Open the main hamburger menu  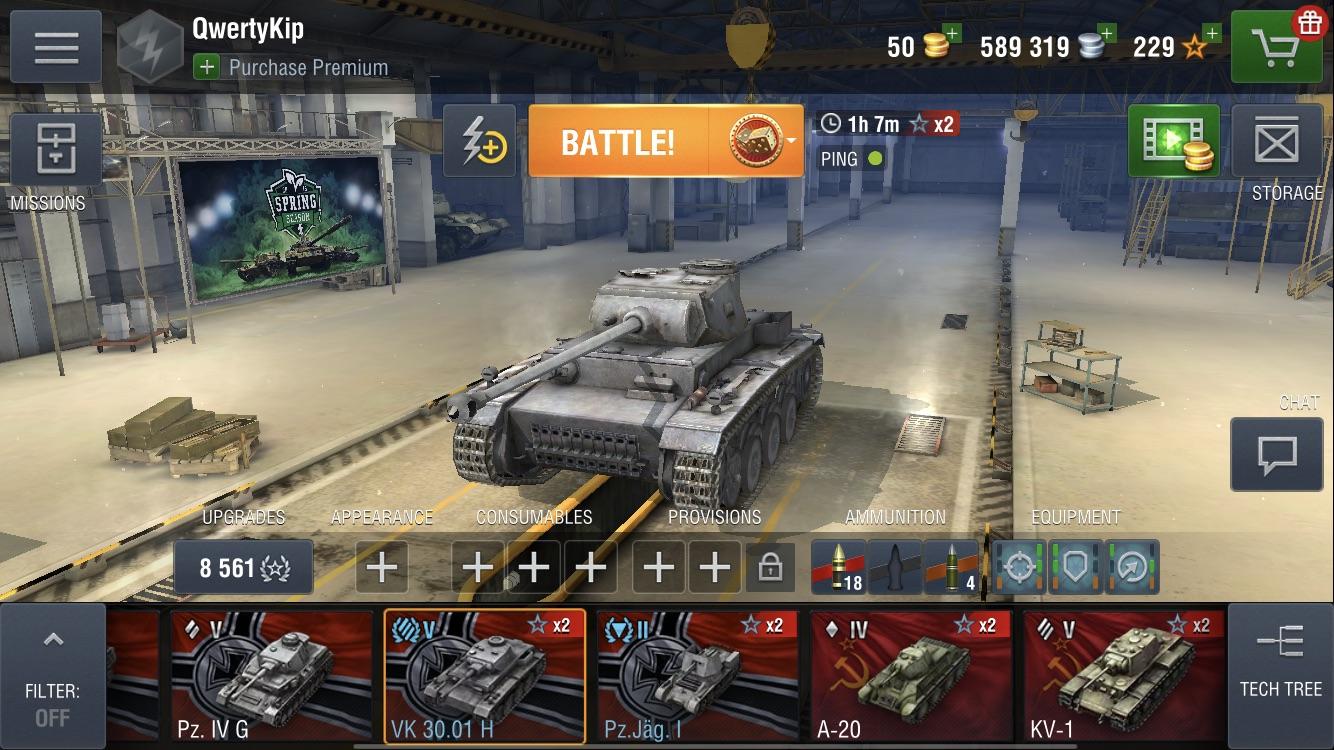coord(57,45)
